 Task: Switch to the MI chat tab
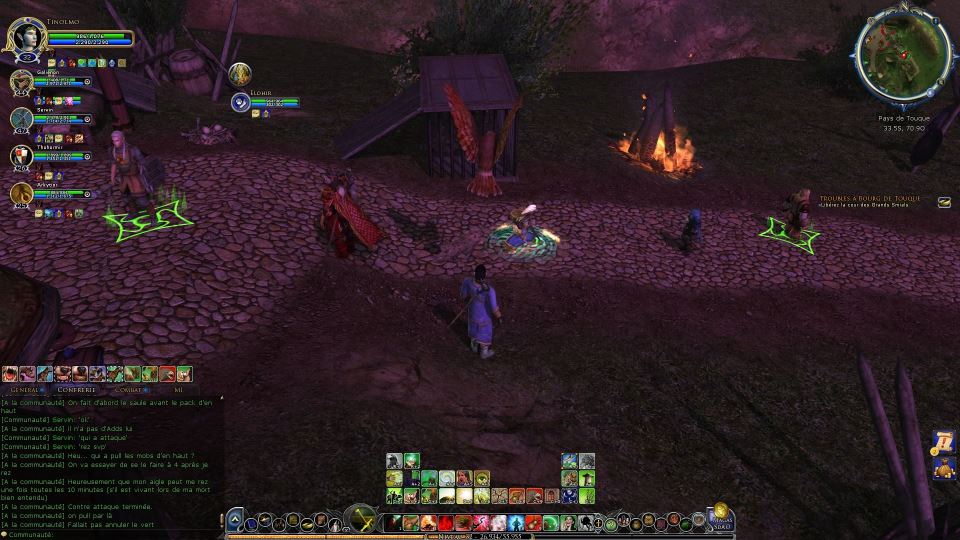point(178,389)
